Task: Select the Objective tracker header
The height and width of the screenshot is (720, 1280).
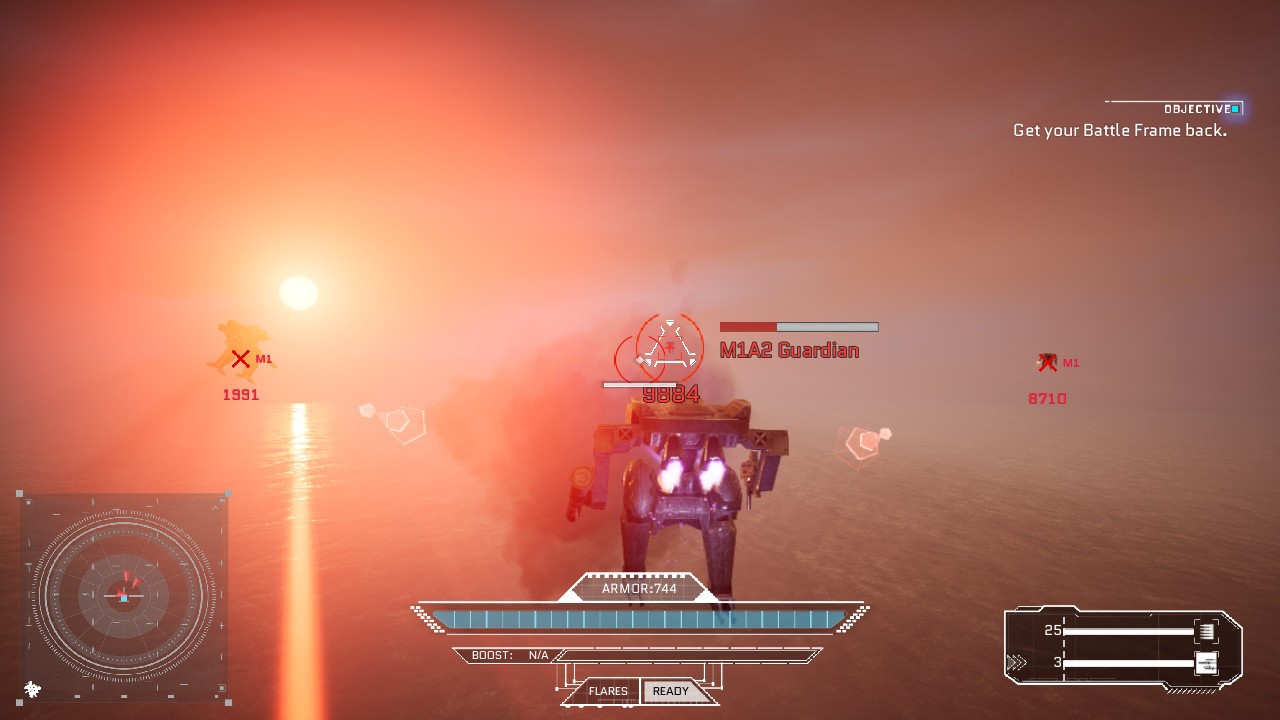Action: (x=1198, y=108)
